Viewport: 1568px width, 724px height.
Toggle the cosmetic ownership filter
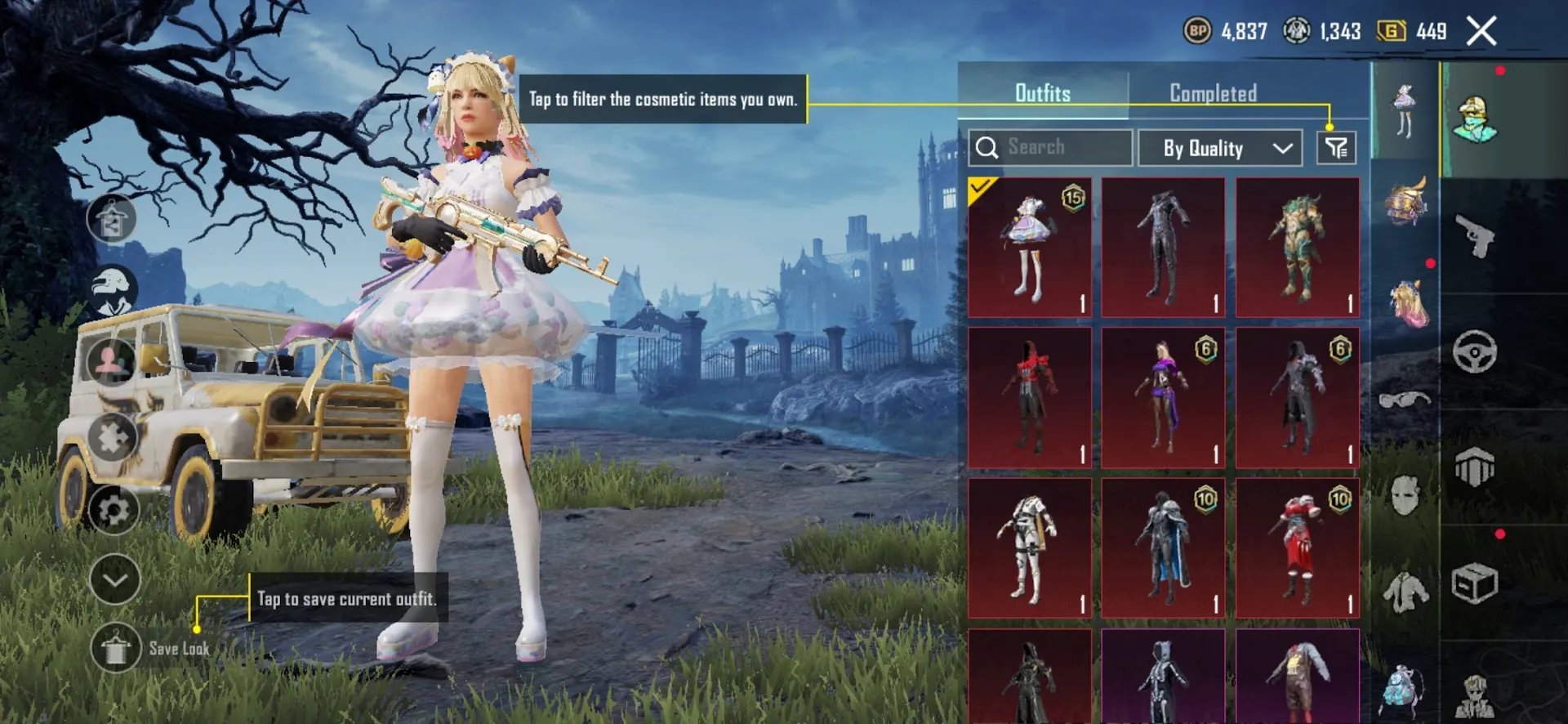tap(1336, 147)
